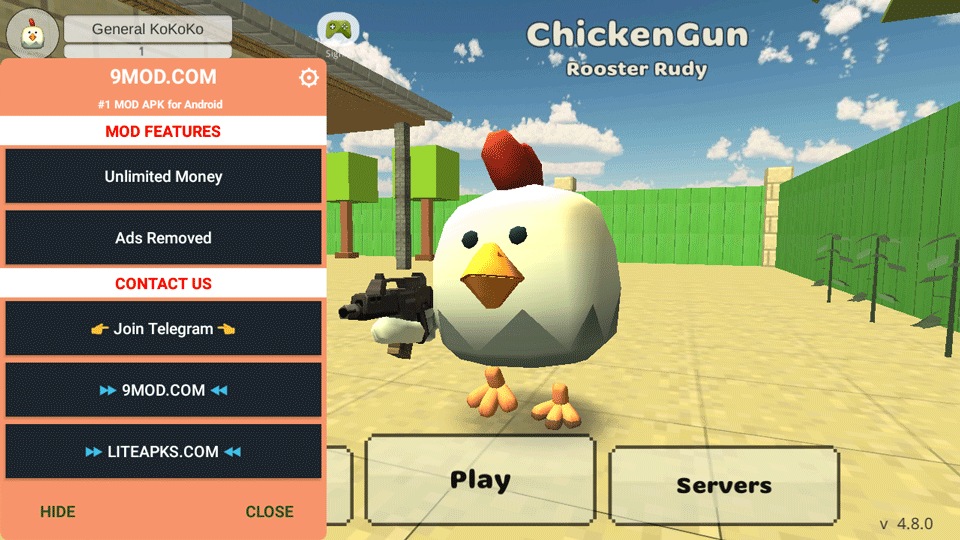Click the chicken profile avatar
960x540 pixels.
click(x=33, y=35)
